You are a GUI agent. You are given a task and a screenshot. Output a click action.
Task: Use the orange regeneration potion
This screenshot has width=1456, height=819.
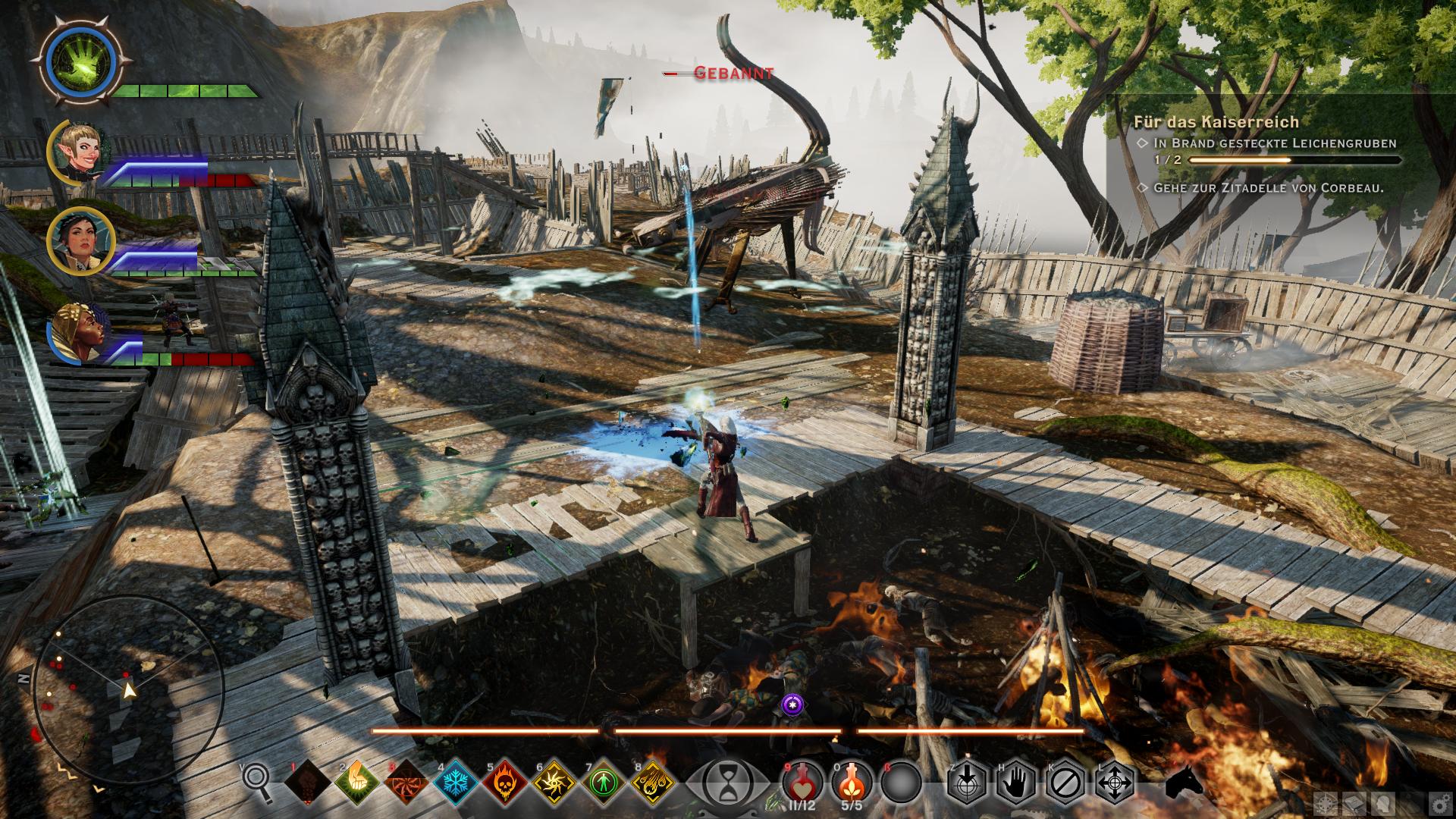tap(851, 781)
